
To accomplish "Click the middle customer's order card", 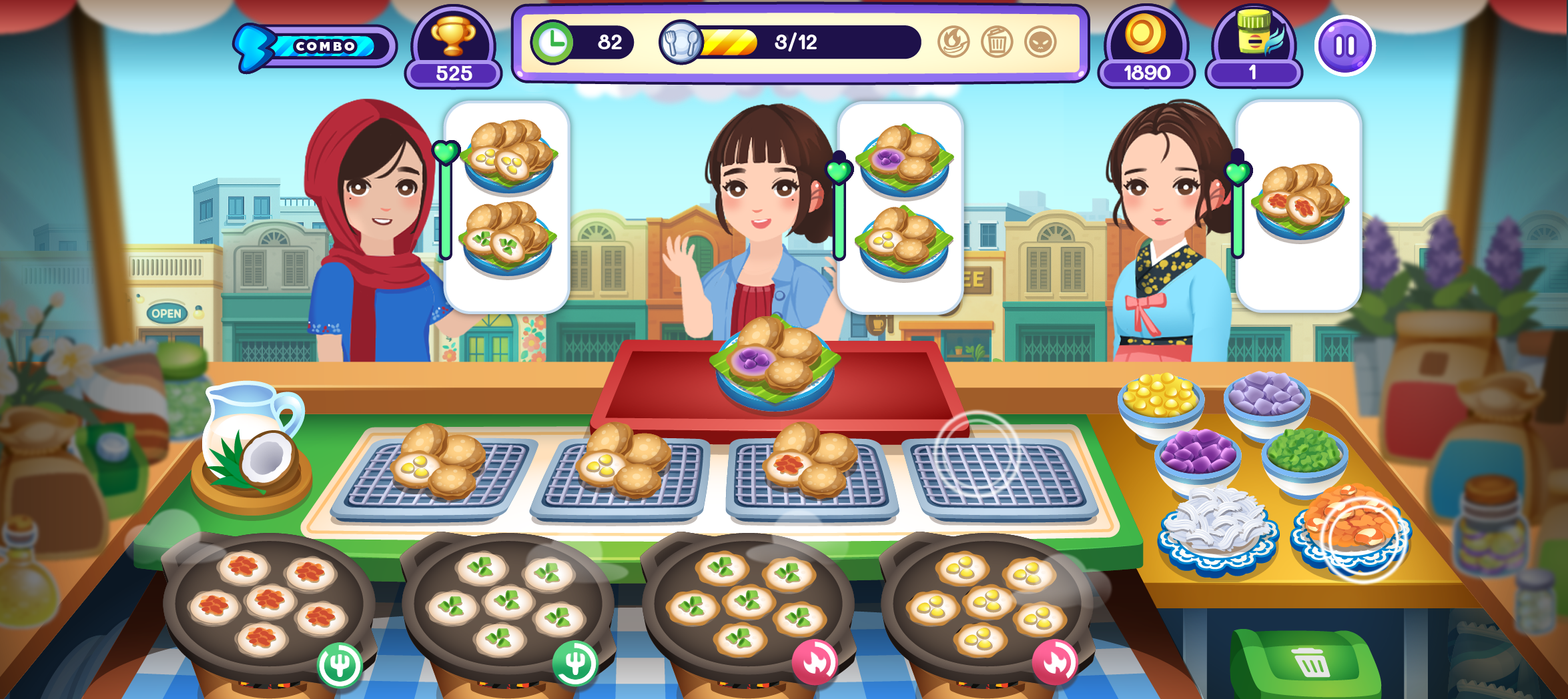I will pyautogui.click(x=902, y=207).
